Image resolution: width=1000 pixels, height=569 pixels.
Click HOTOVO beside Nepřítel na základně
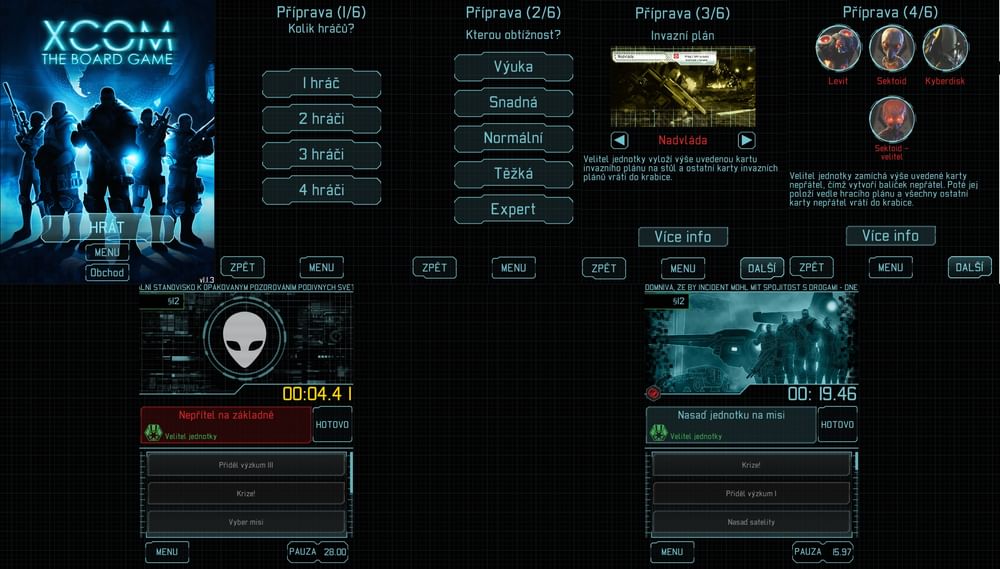[x=332, y=424]
